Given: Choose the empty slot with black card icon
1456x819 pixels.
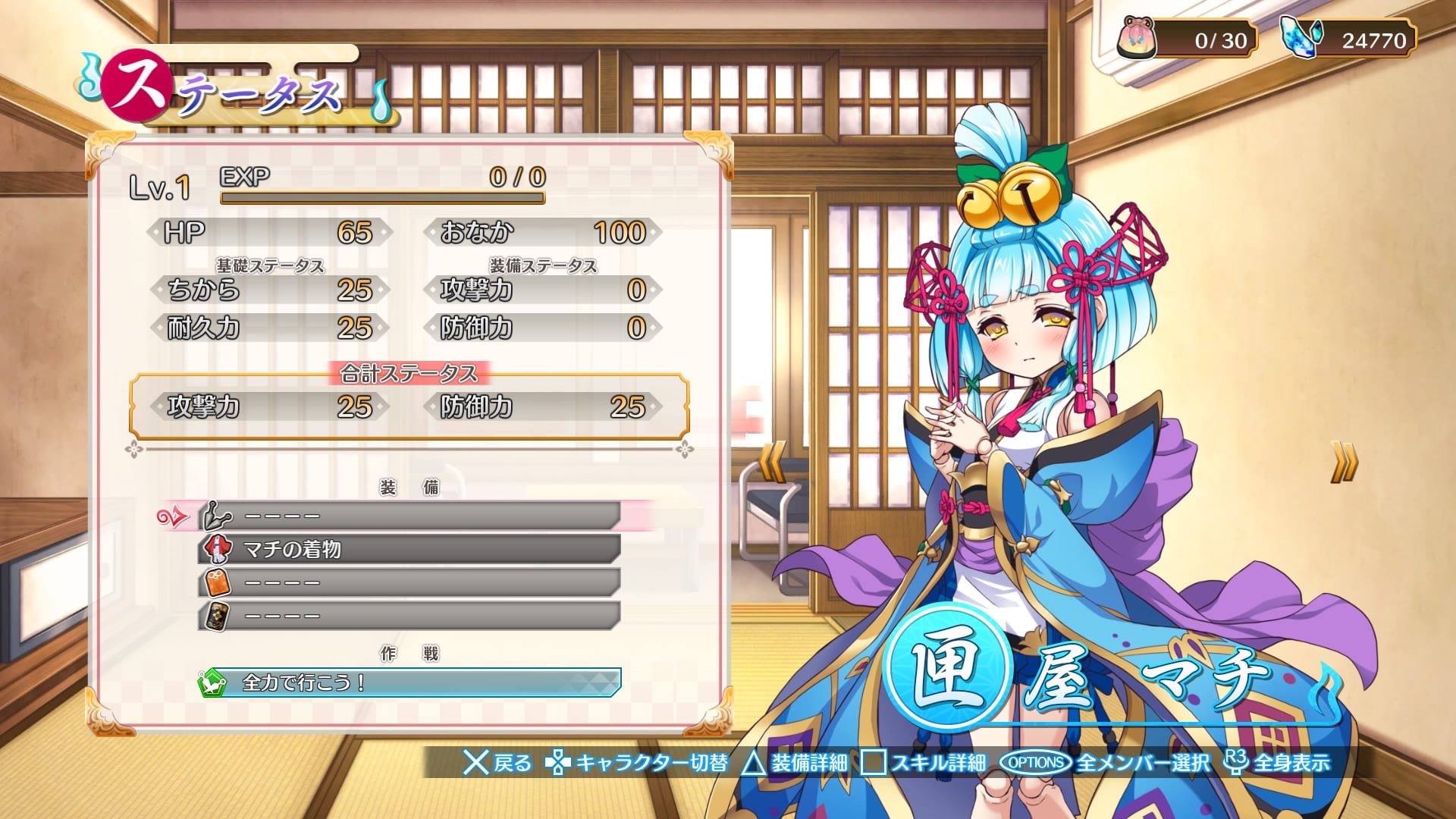Looking at the screenshot, I should coord(409,616).
